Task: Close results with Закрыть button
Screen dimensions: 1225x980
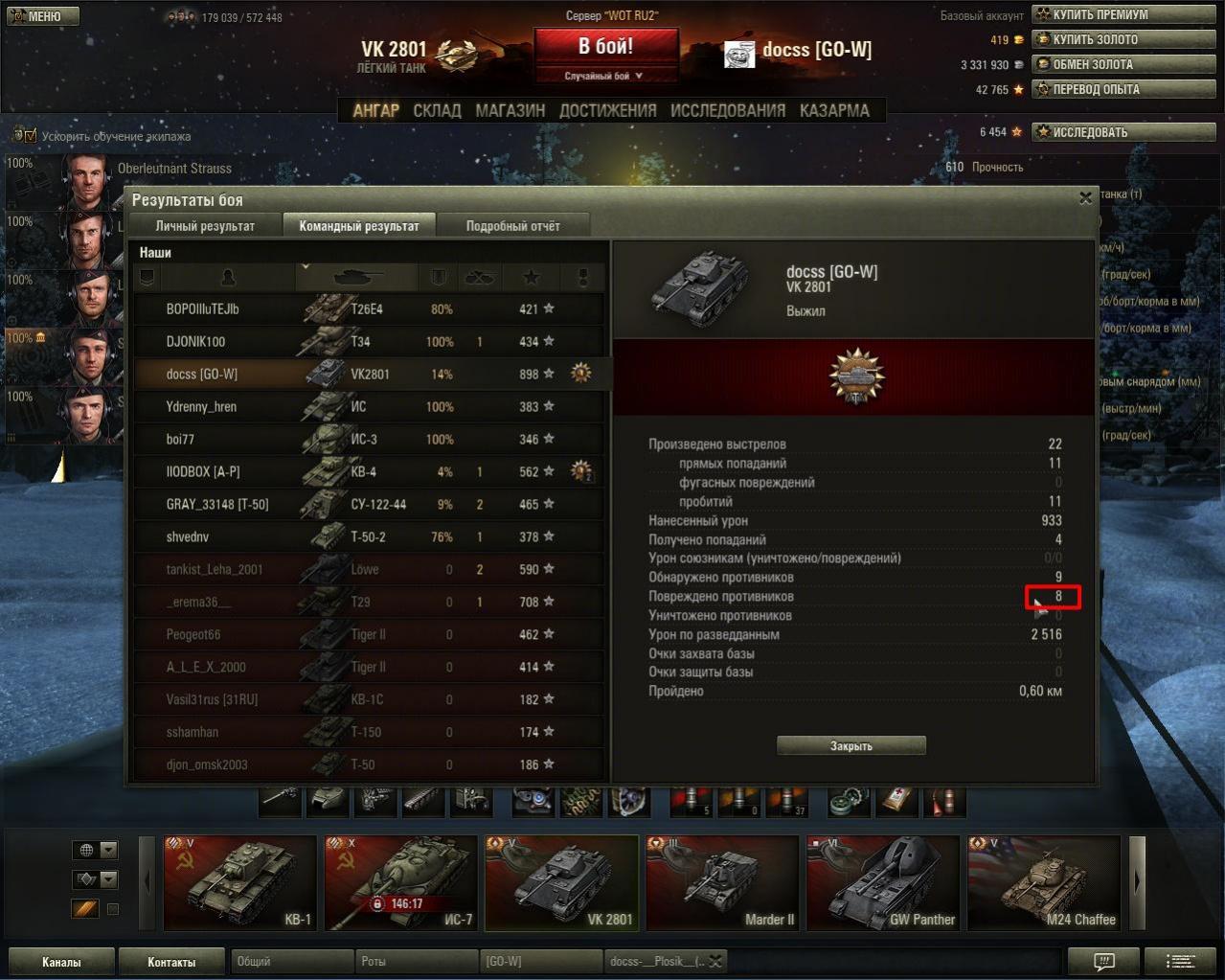Action: pos(851,745)
